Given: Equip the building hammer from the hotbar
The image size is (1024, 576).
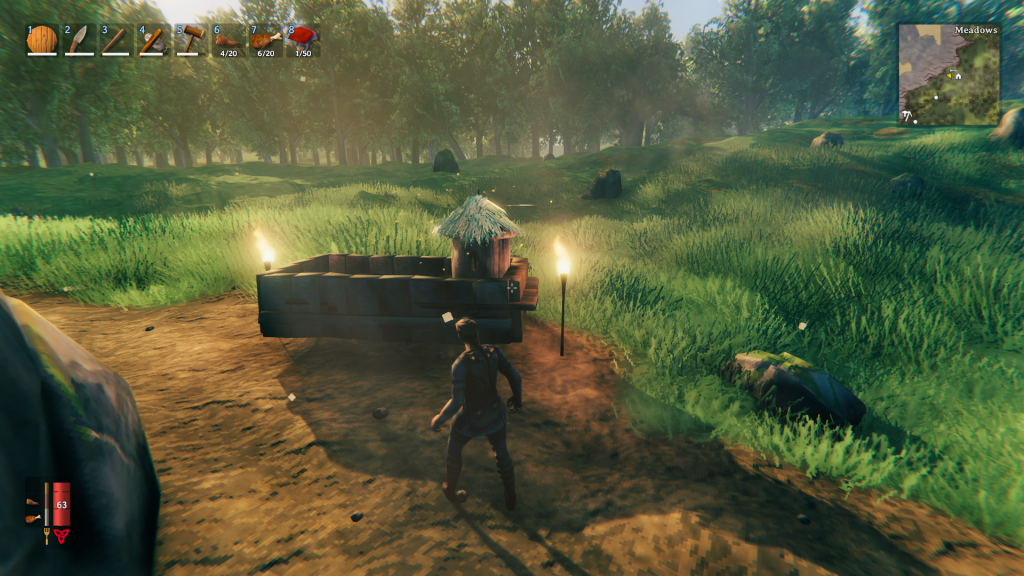Looking at the screenshot, I should (190, 40).
